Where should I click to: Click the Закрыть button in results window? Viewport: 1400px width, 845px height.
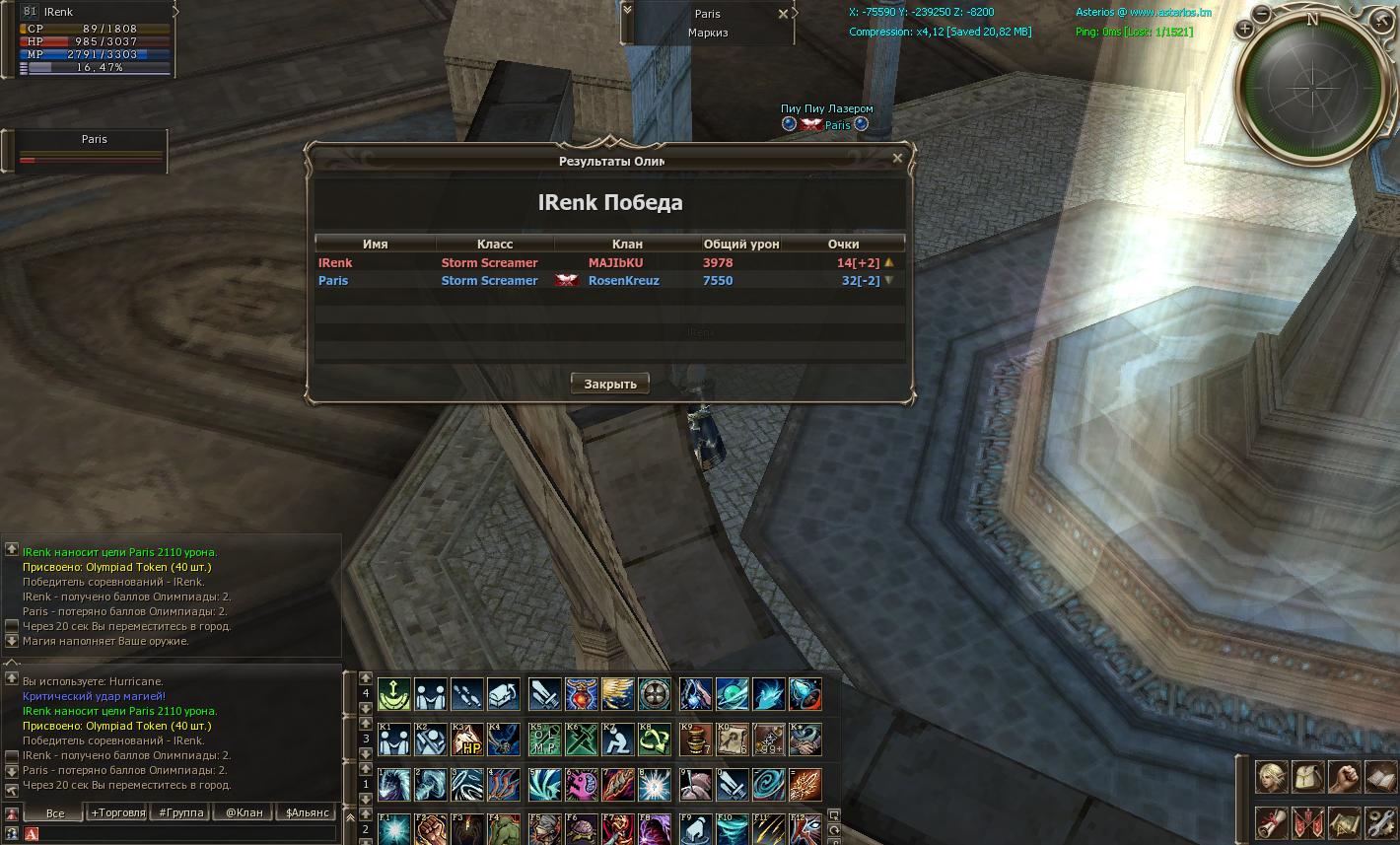pyautogui.click(x=610, y=384)
